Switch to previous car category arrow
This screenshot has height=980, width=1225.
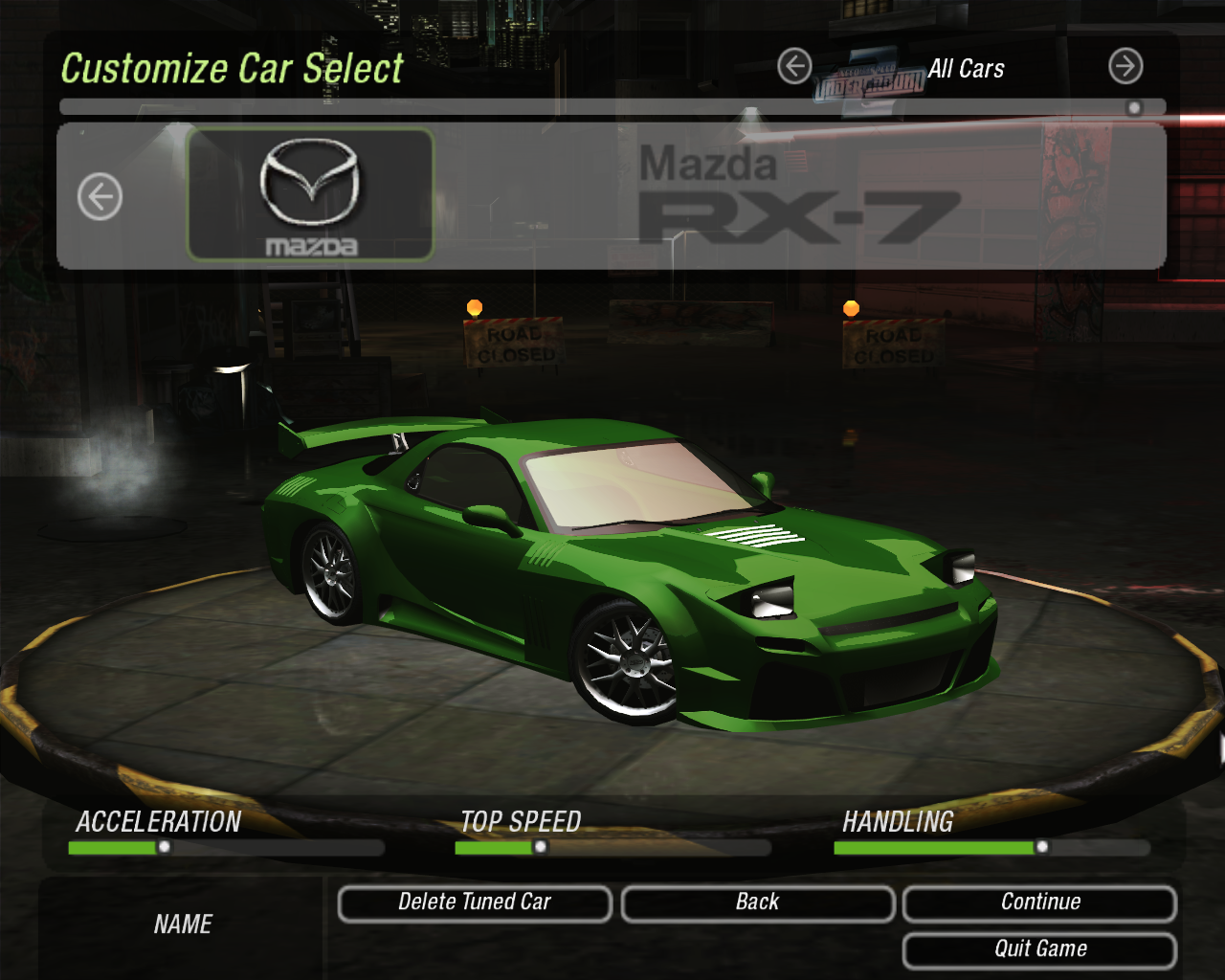[x=794, y=67]
